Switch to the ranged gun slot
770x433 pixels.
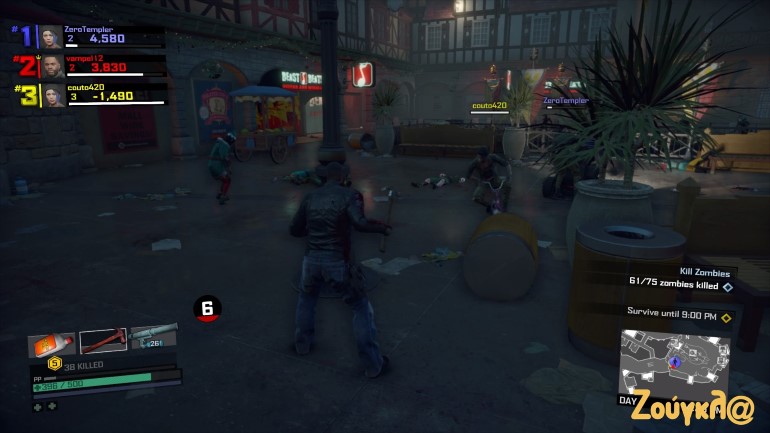pyautogui.click(x=153, y=338)
